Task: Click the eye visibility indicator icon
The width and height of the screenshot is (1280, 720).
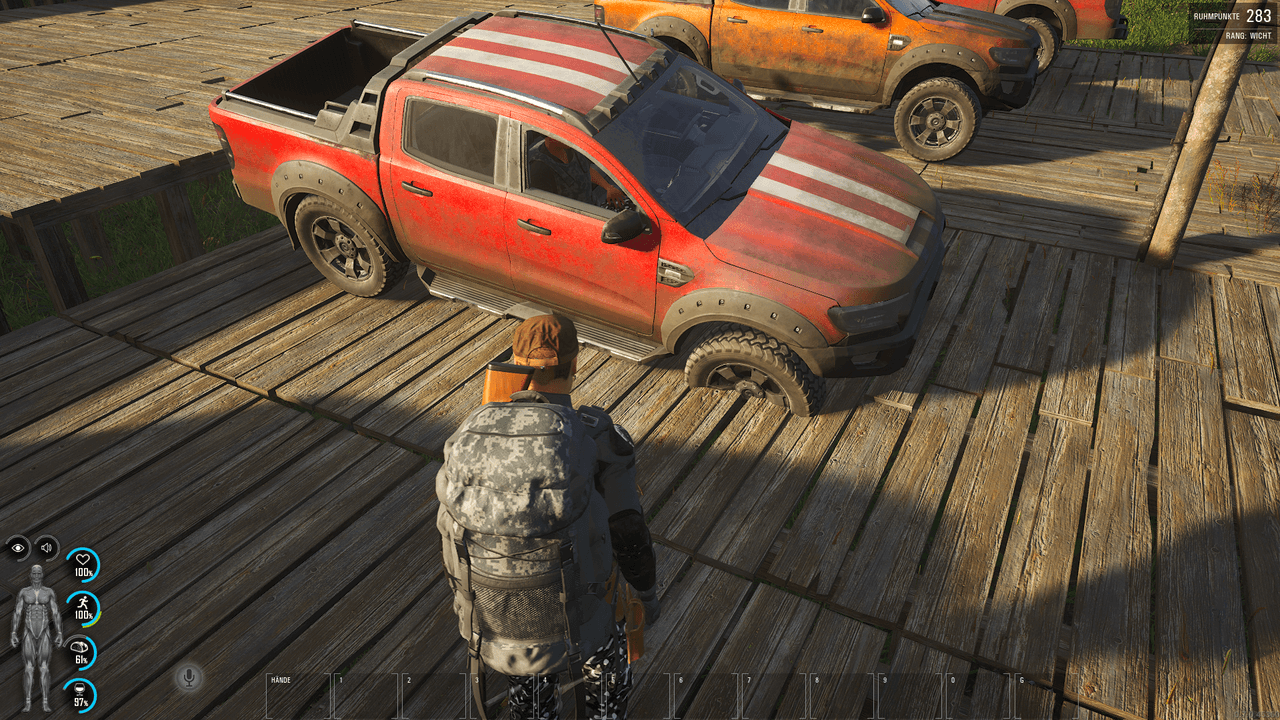Action: pyautogui.click(x=18, y=547)
